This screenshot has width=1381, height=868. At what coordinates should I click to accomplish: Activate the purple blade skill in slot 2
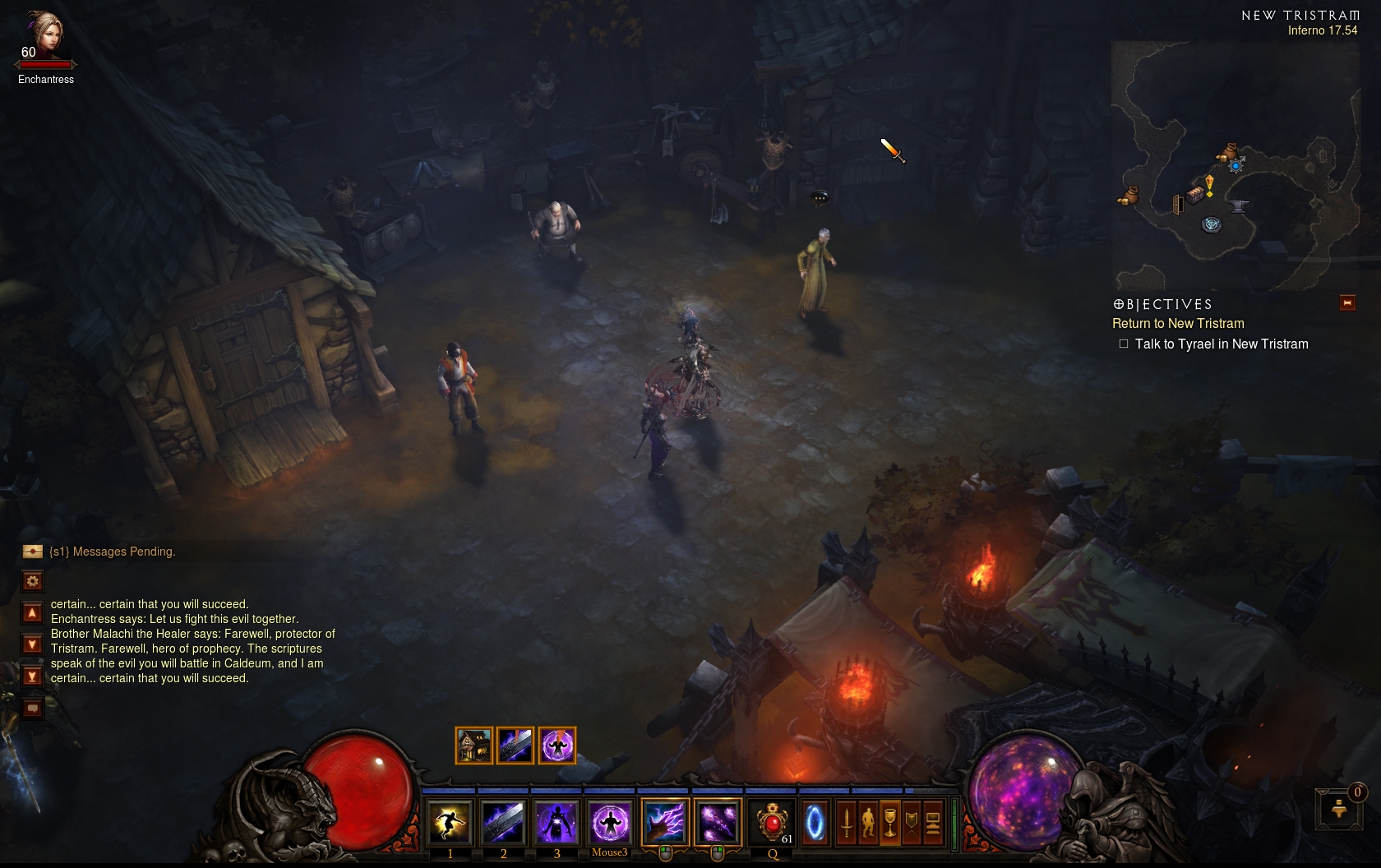pyautogui.click(x=503, y=822)
